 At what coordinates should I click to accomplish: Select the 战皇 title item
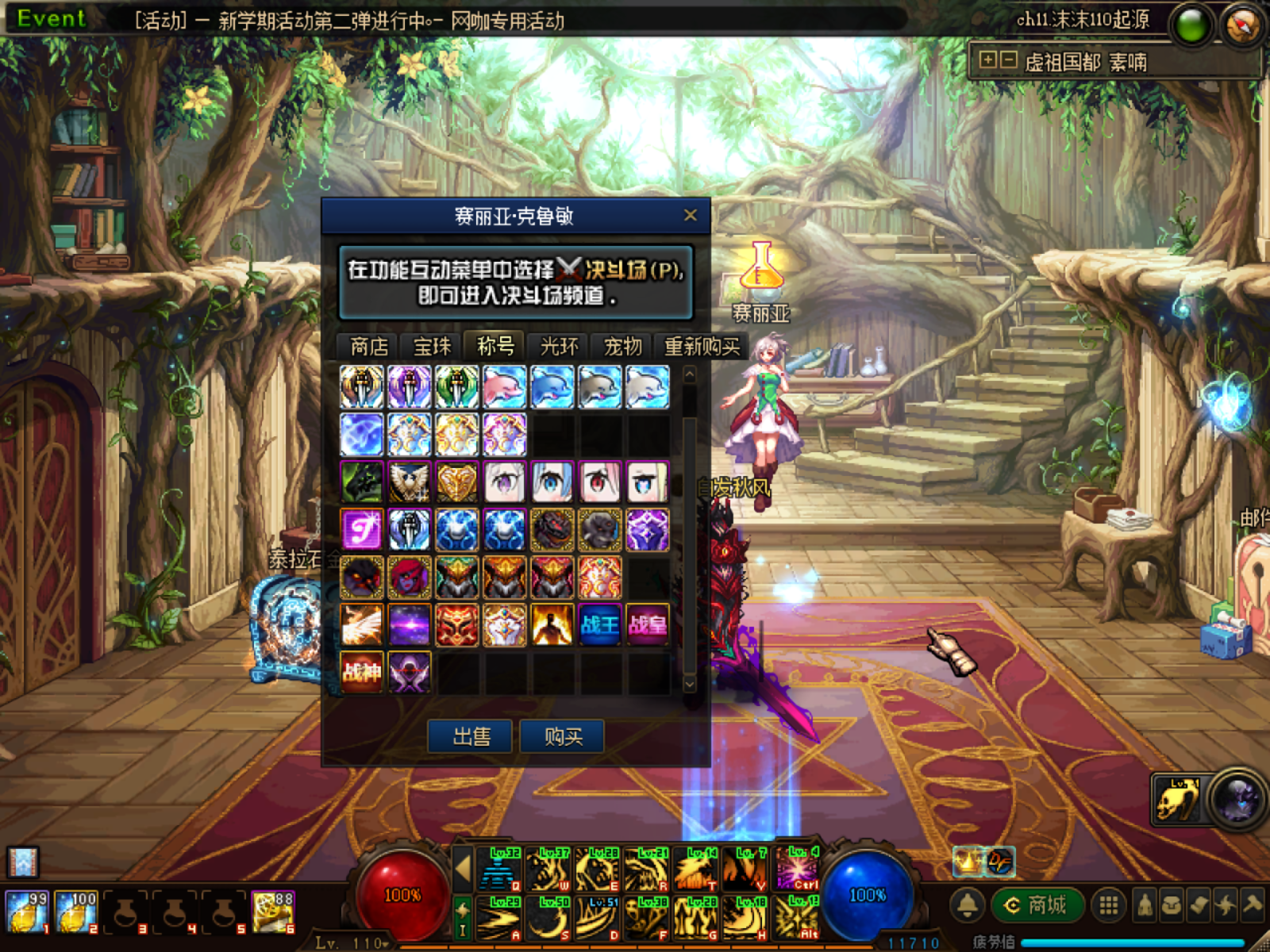[x=648, y=625]
